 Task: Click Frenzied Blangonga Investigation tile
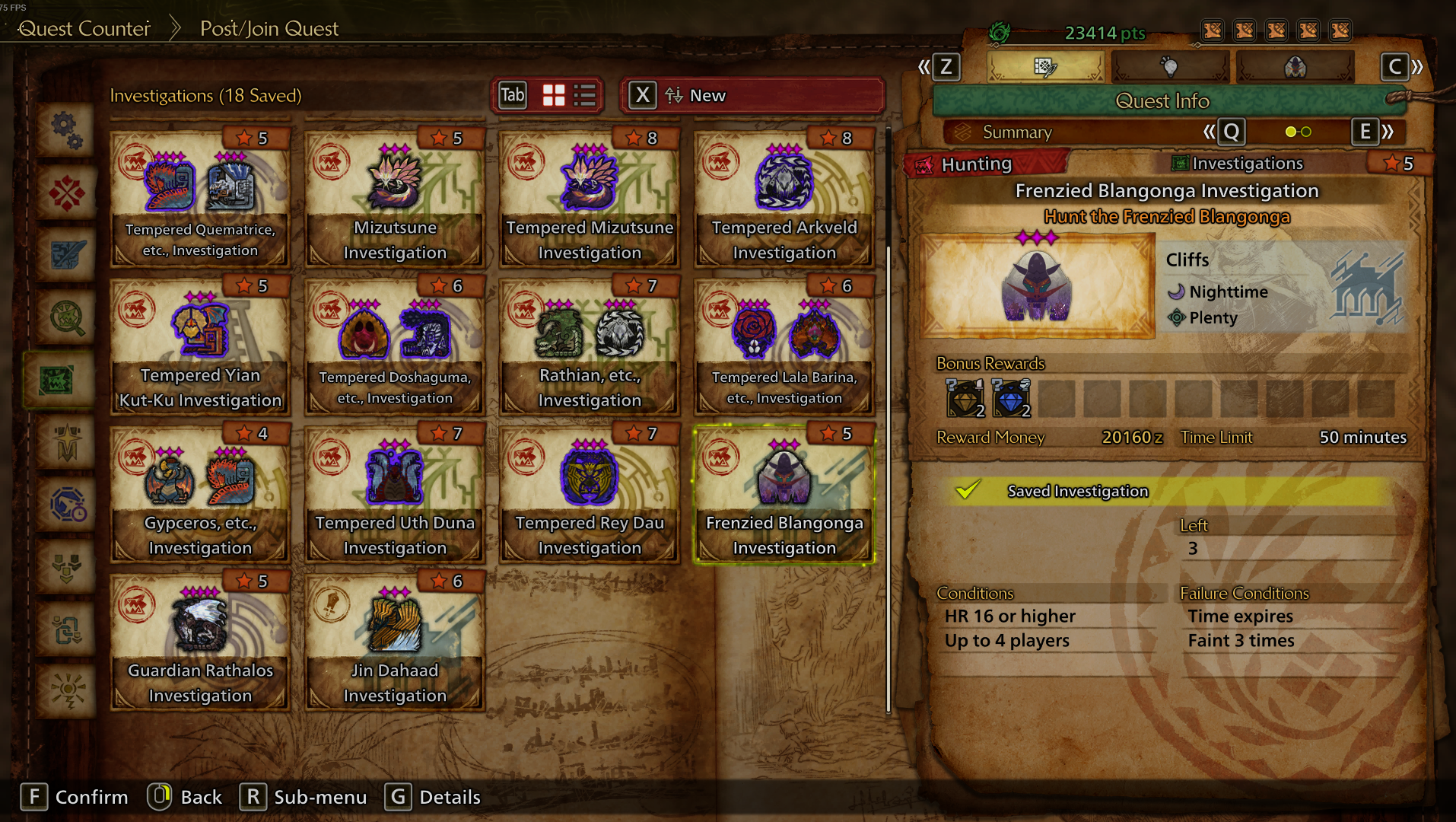pos(784,495)
